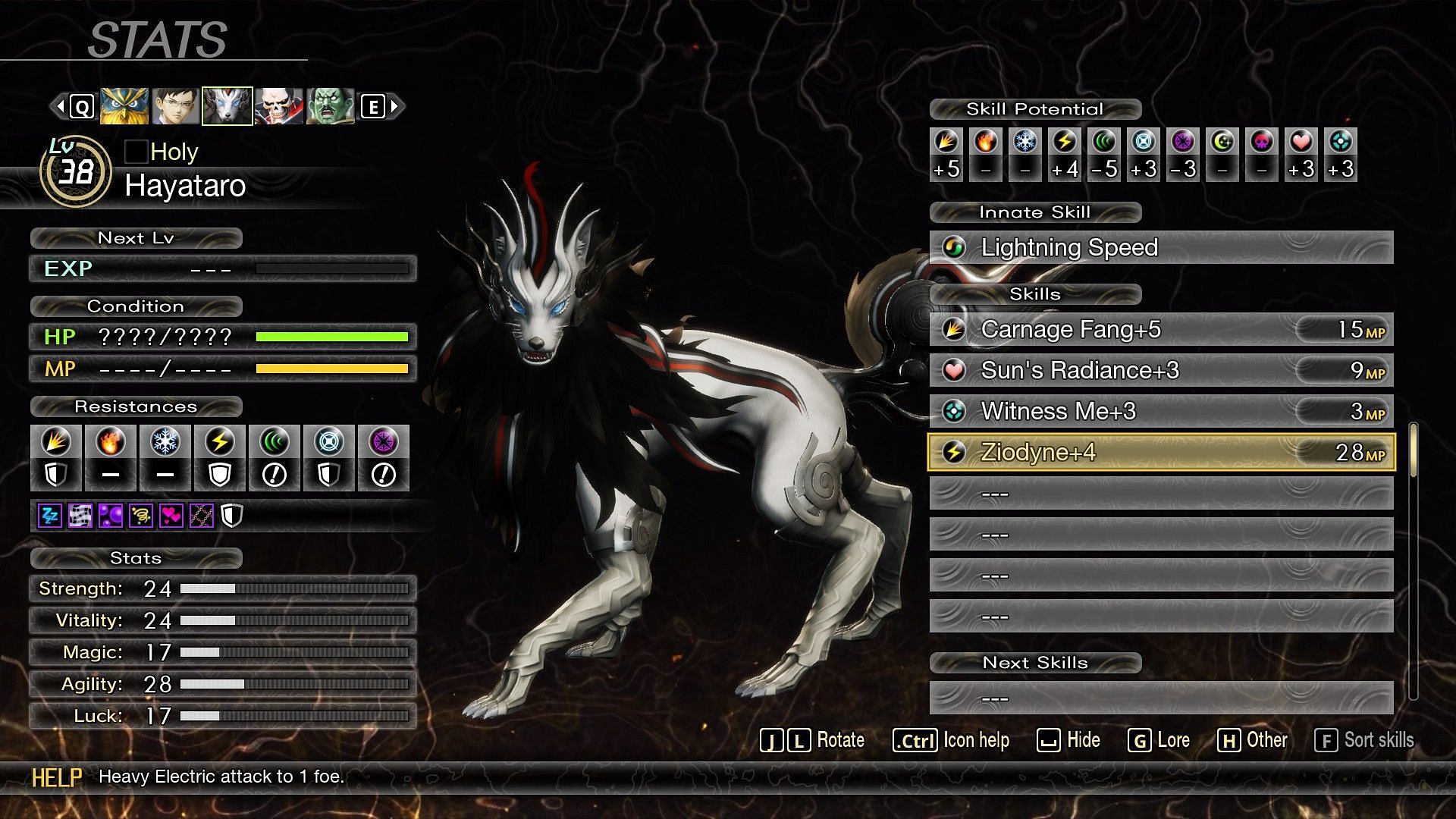Image resolution: width=1456 pixels, height=819 pixels.
Task: Select the Ziodyne+4 skill row
Action: tap(1160, 452)
